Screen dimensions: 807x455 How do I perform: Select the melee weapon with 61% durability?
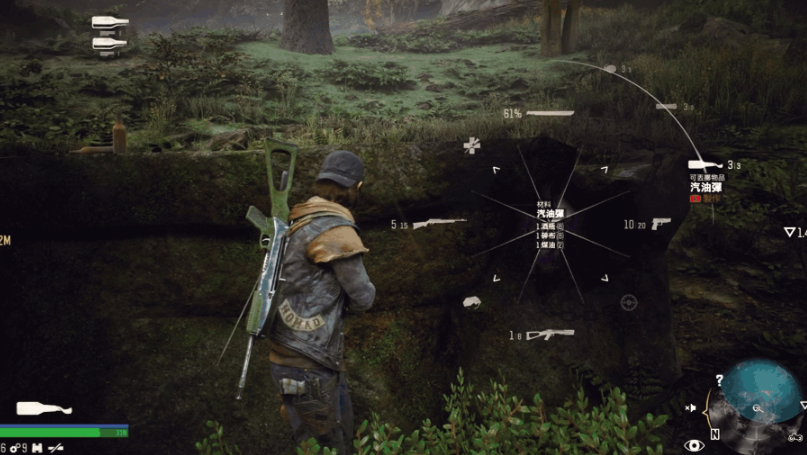coord(550,113)
